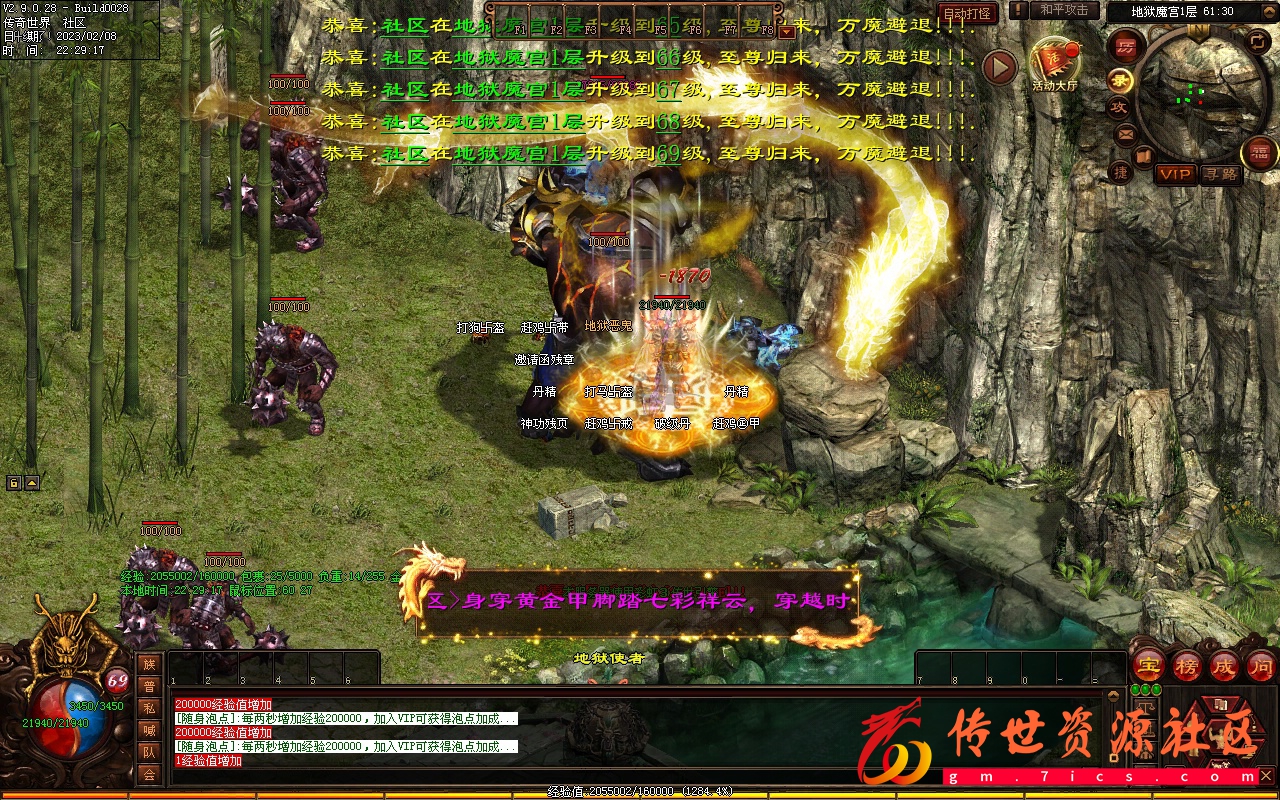
Task: Open the VIP panel
Action: click(1176, 174)
